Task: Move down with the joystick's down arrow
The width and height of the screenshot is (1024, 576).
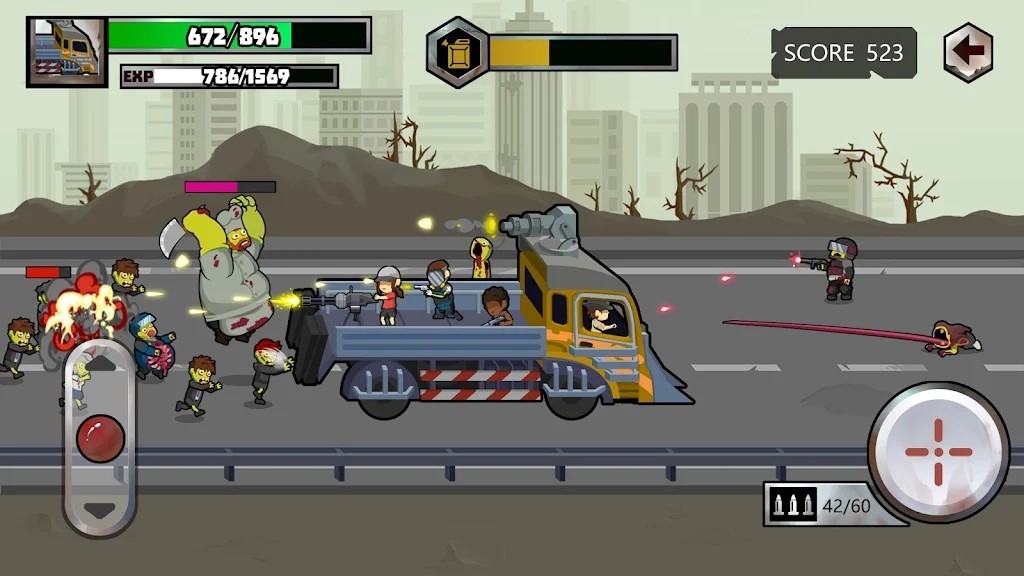Action: point(100,509)
